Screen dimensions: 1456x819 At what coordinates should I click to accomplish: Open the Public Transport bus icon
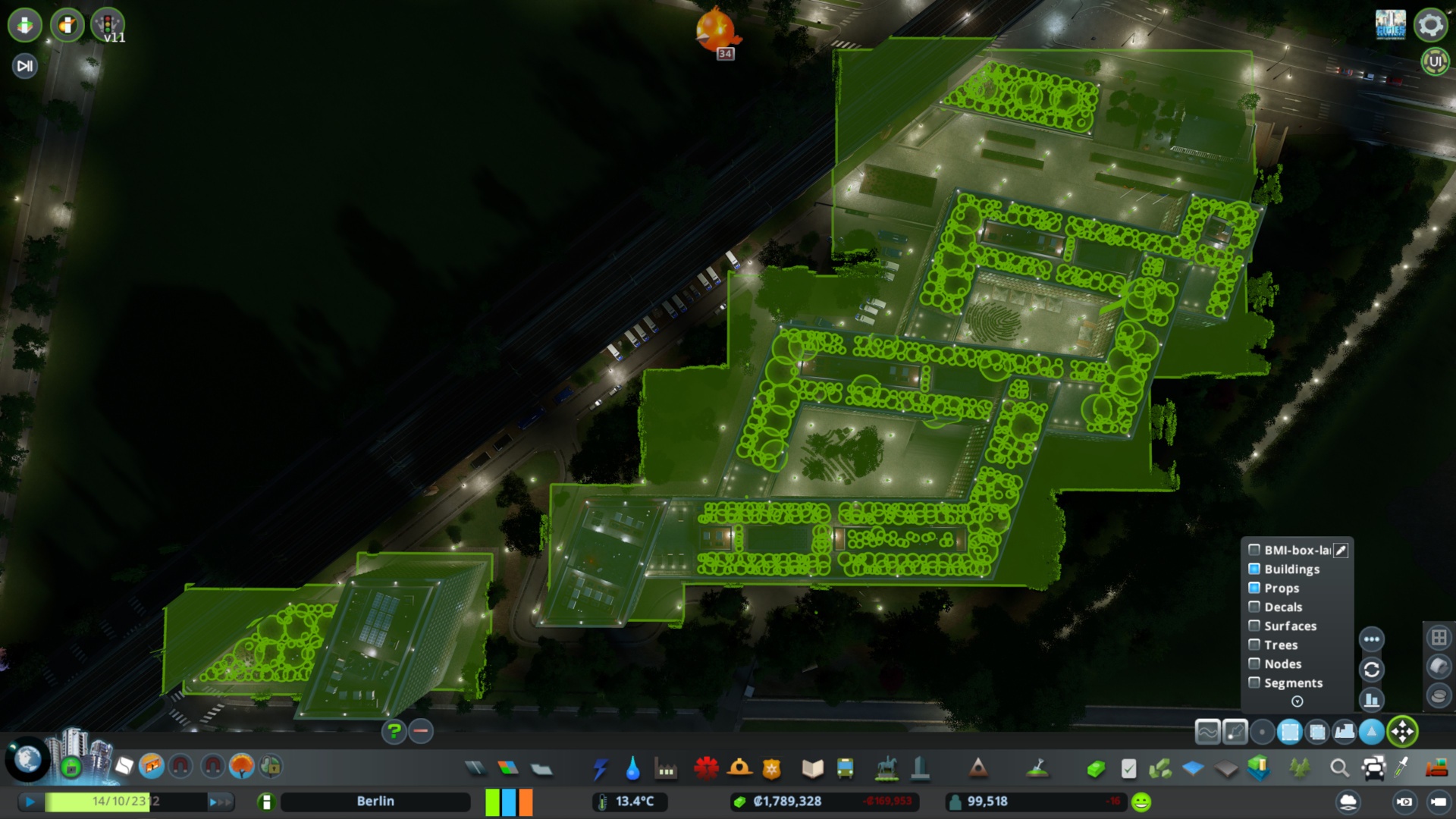coord(846,768)
